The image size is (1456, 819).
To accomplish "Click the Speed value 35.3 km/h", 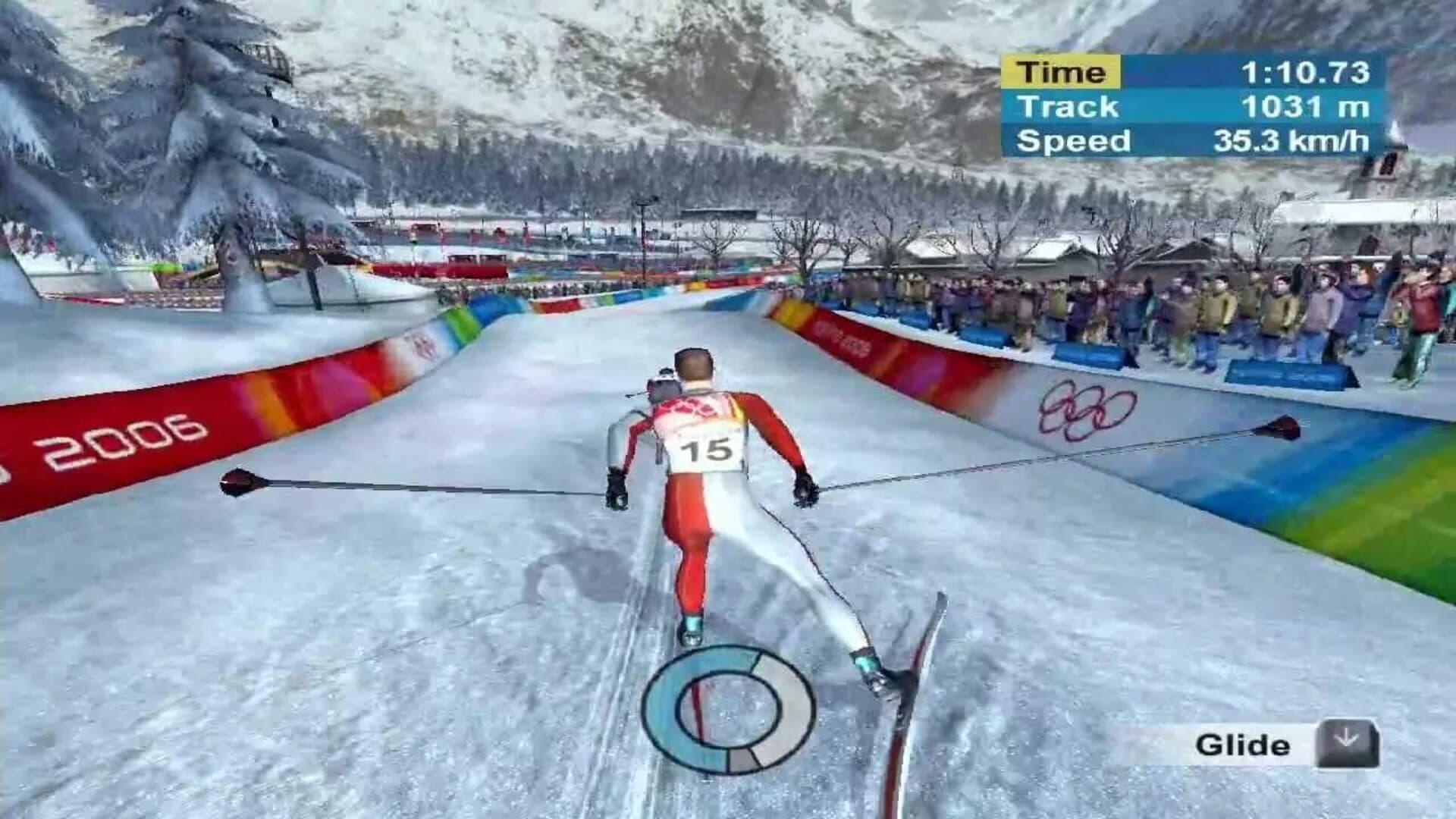I will tap(1291, 140).
